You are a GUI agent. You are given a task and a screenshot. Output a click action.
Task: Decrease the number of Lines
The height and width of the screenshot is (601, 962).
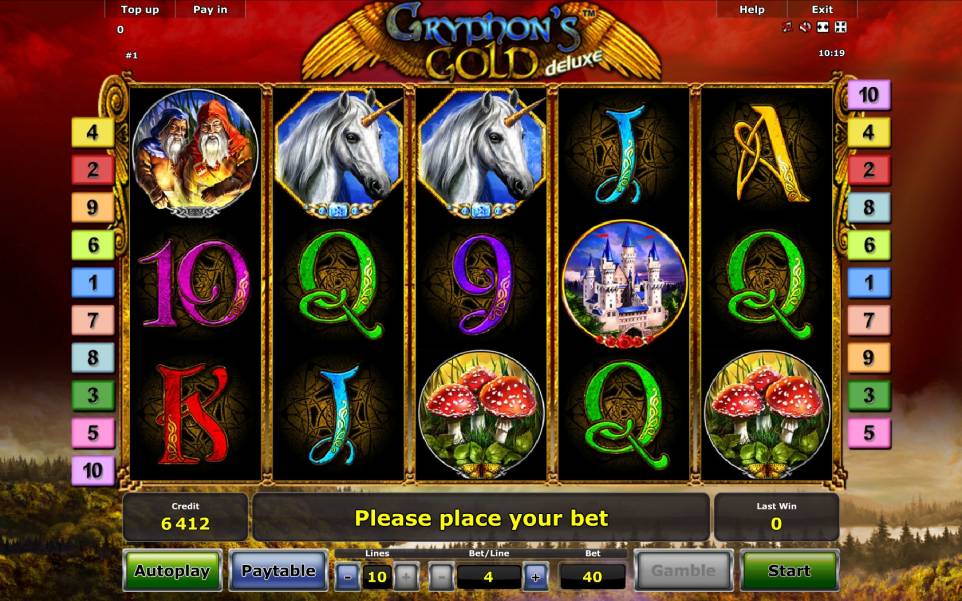point(347,576)
